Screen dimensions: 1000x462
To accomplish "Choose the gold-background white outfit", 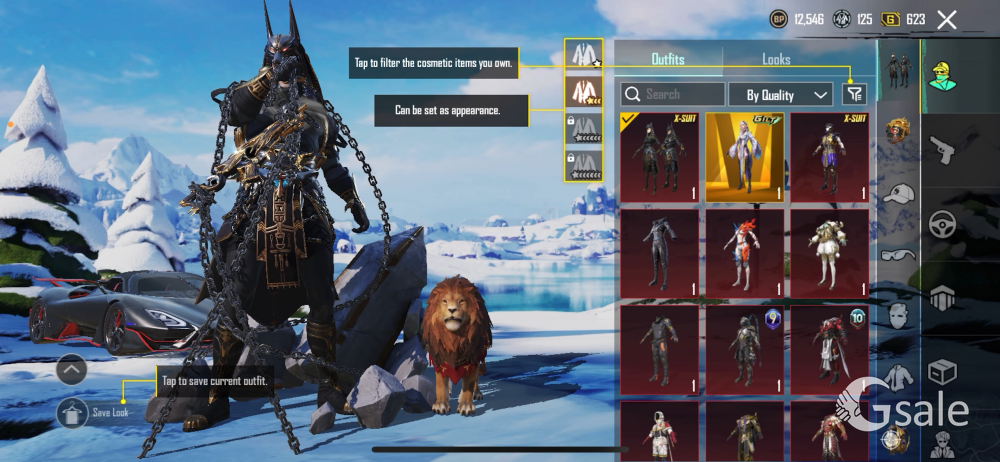I will (744, 157).
